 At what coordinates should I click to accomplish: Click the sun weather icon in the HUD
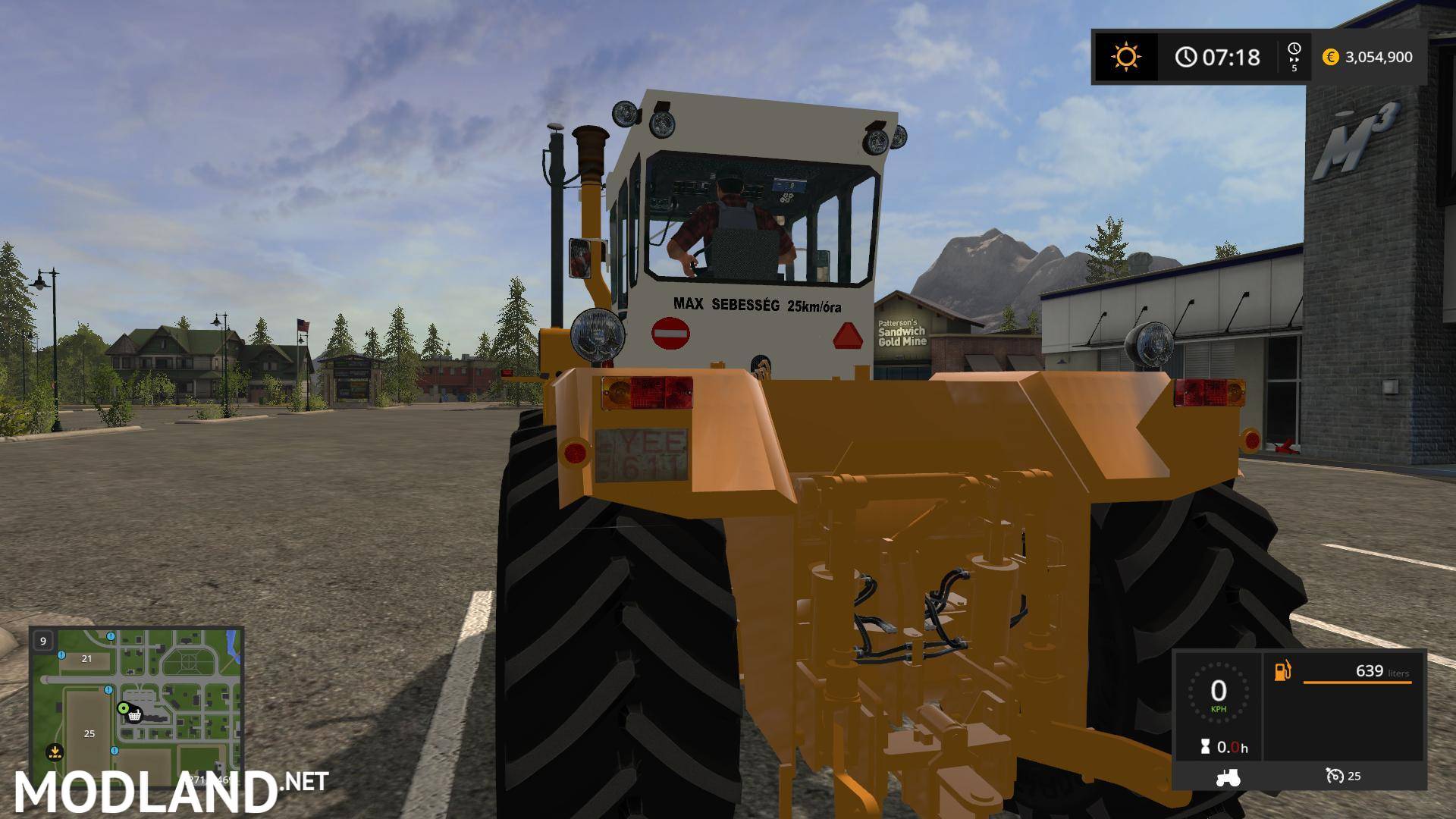click(x=1125, y=57)
